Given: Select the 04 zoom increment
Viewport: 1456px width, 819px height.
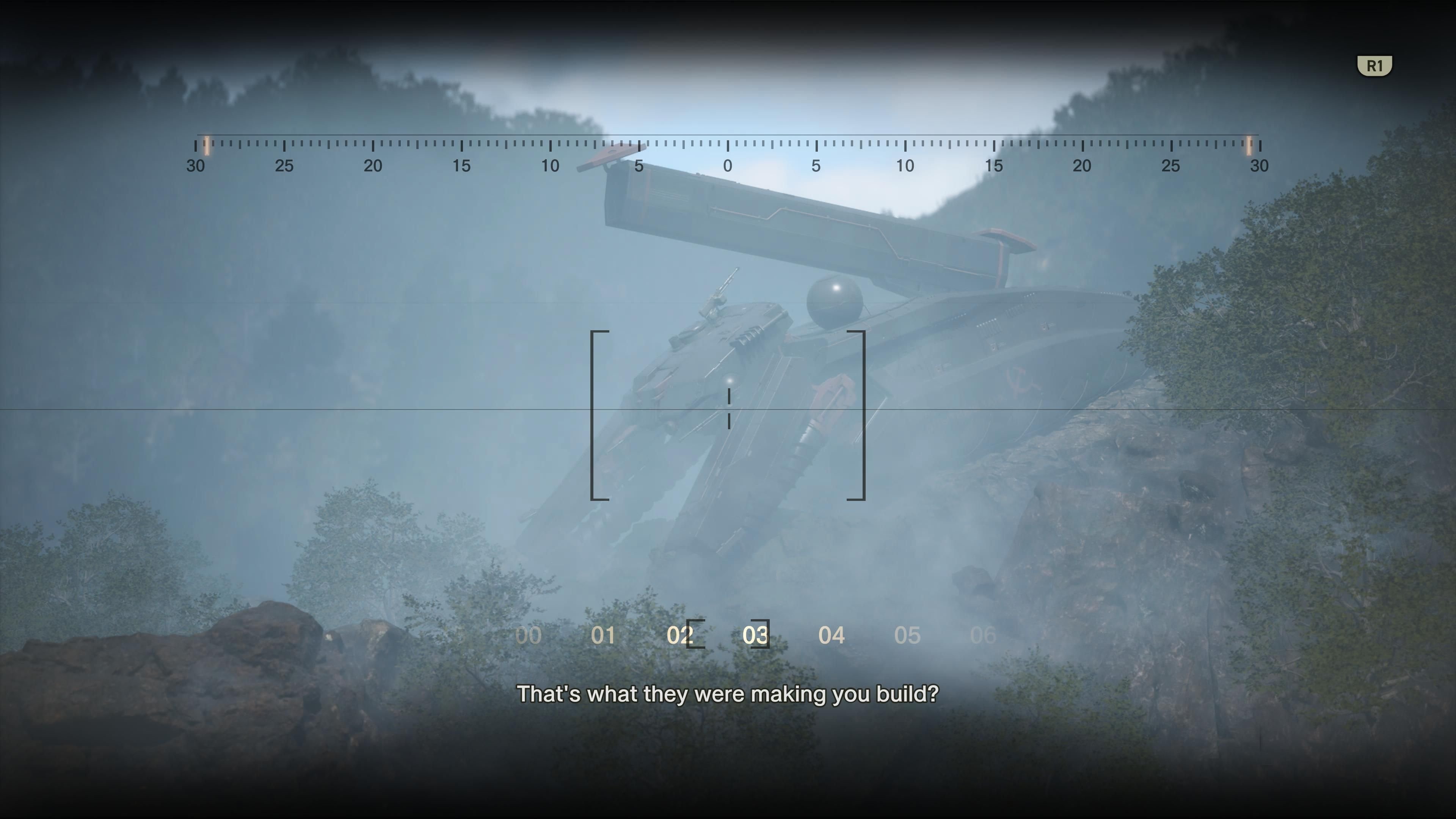Looking at the screenshot, I should coord(832,635).
